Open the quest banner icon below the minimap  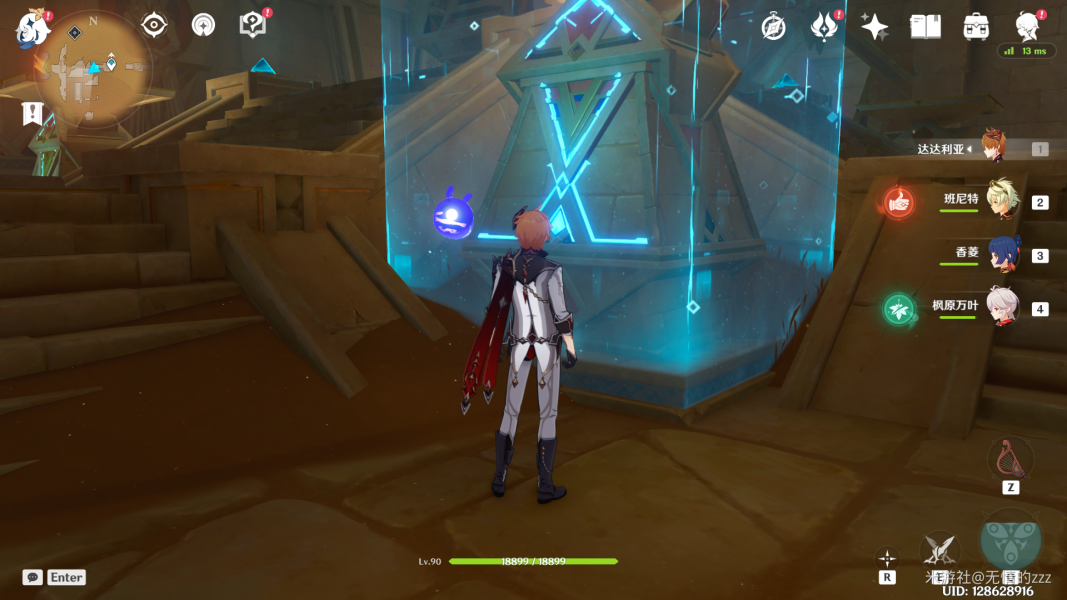tap(33, 114)
